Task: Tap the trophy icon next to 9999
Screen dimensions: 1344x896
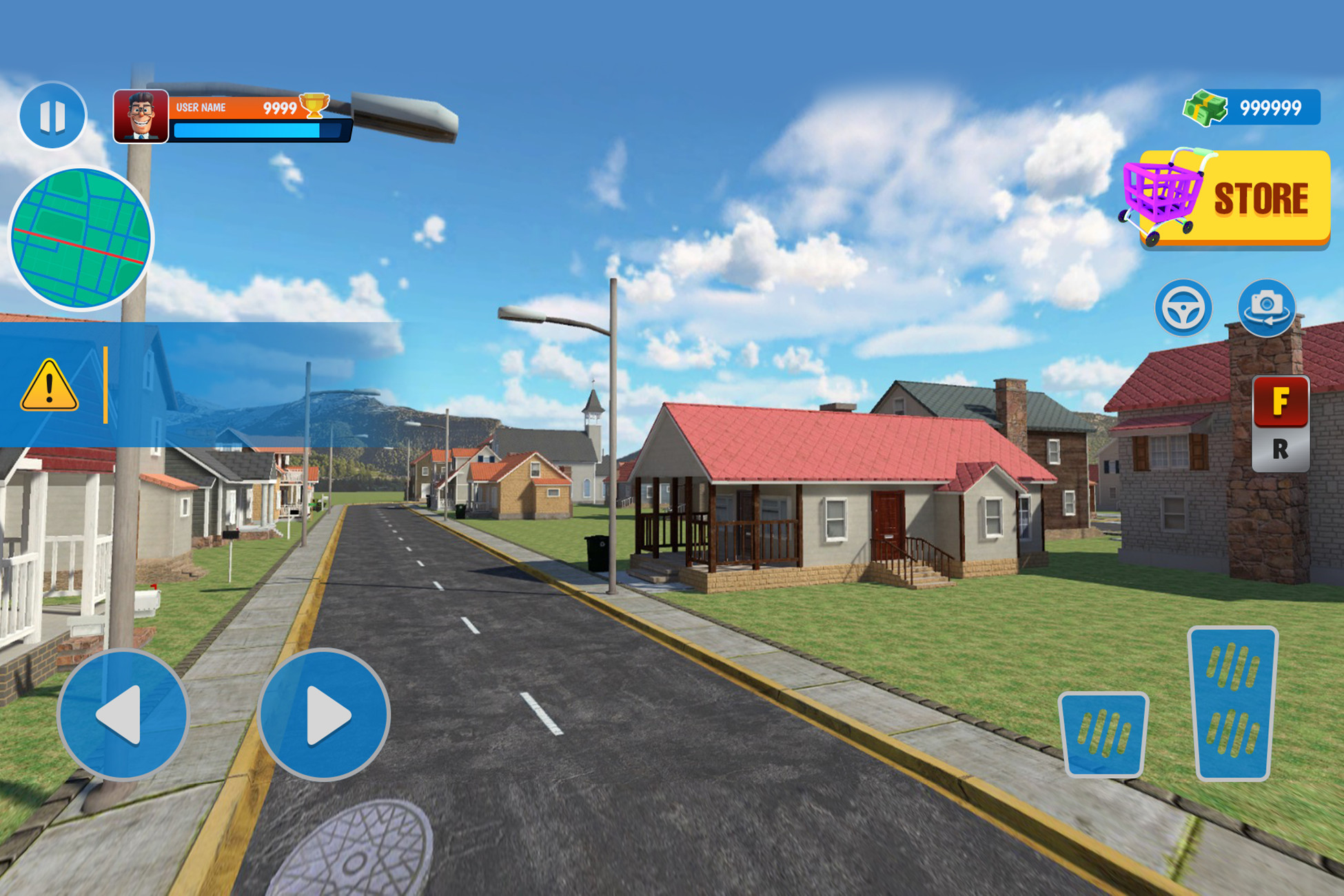Action: click(x=314, y=105)
